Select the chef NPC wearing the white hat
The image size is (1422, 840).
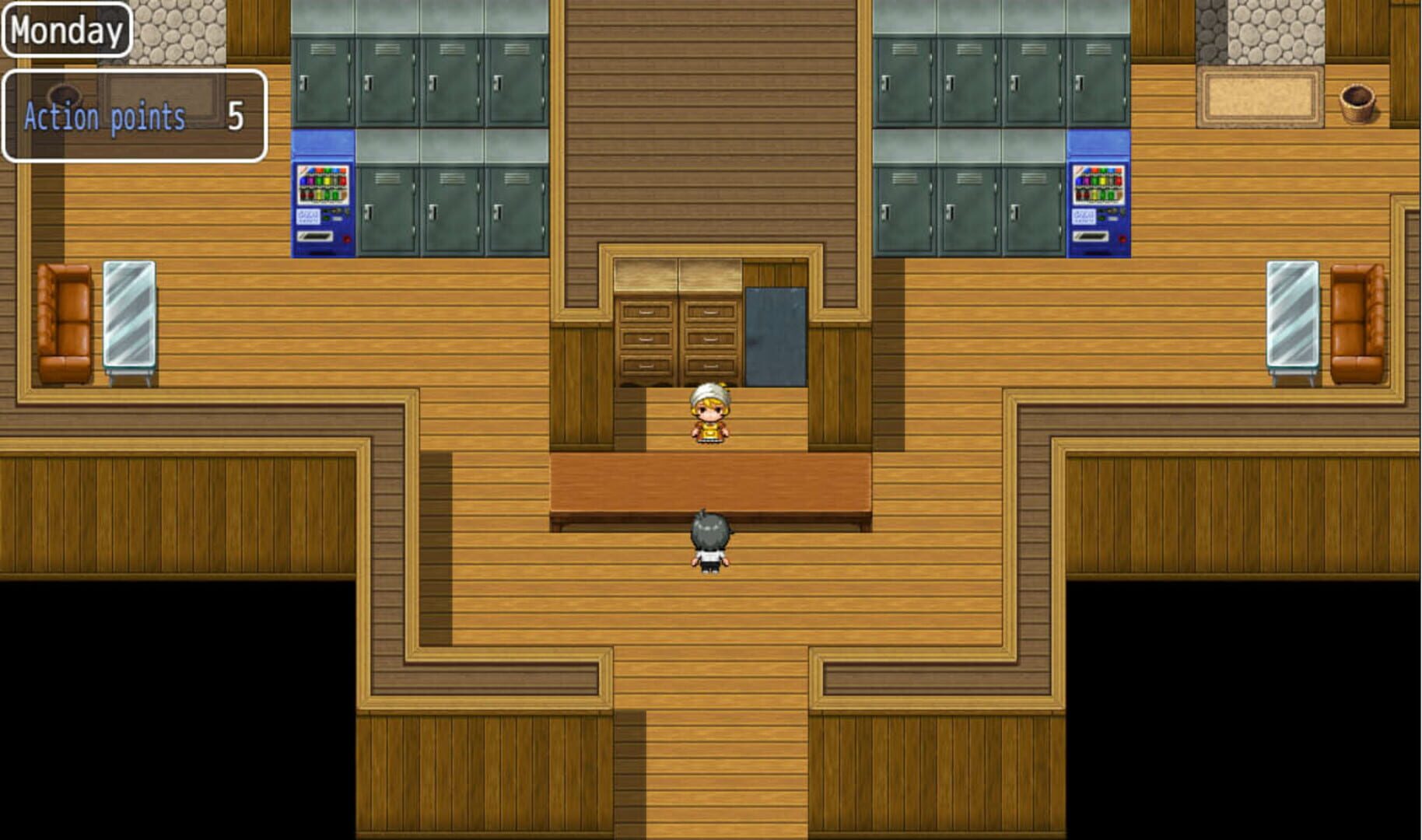pos(709,416)
